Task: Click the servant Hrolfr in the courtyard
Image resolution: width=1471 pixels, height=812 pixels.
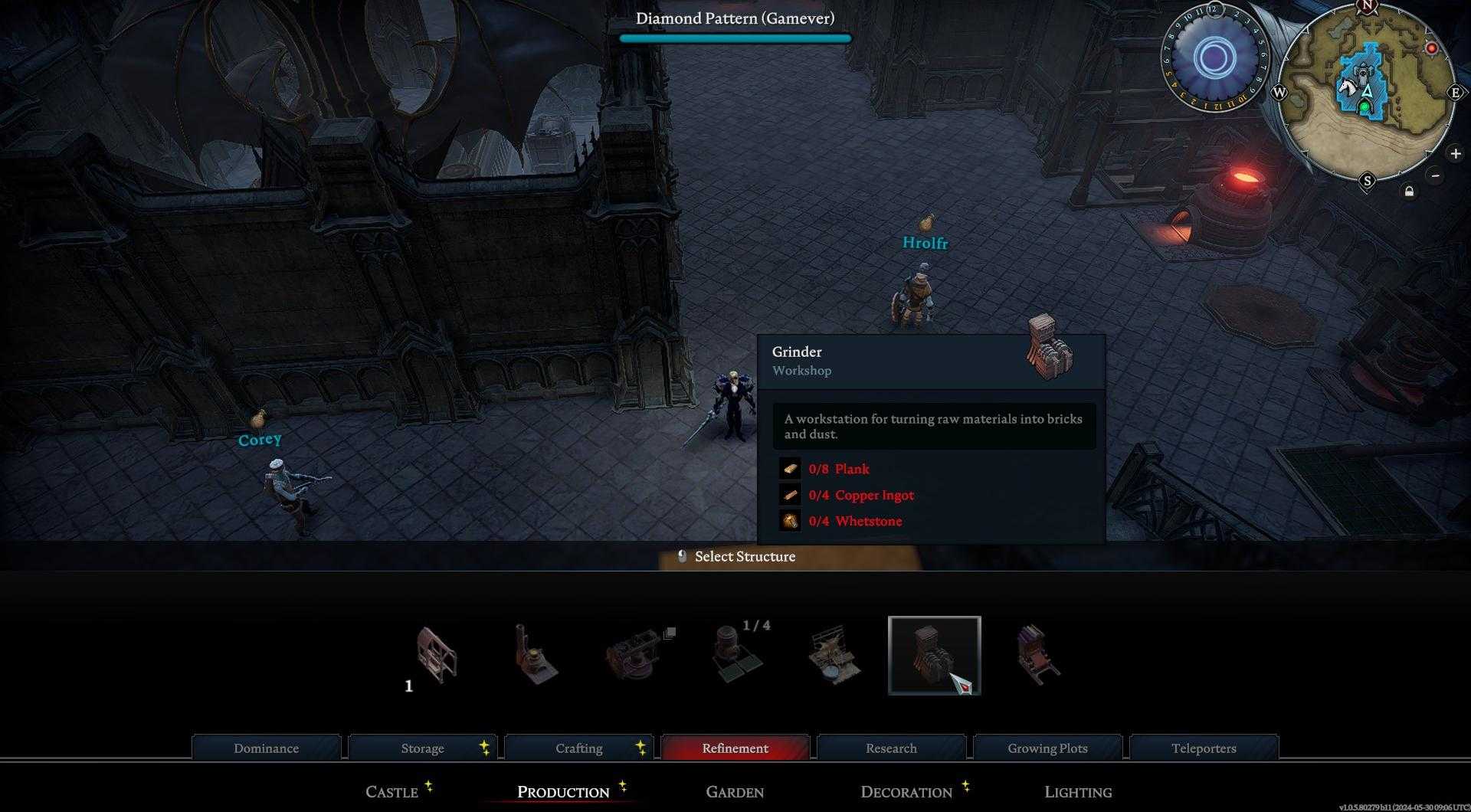Action: coord(917,295)
